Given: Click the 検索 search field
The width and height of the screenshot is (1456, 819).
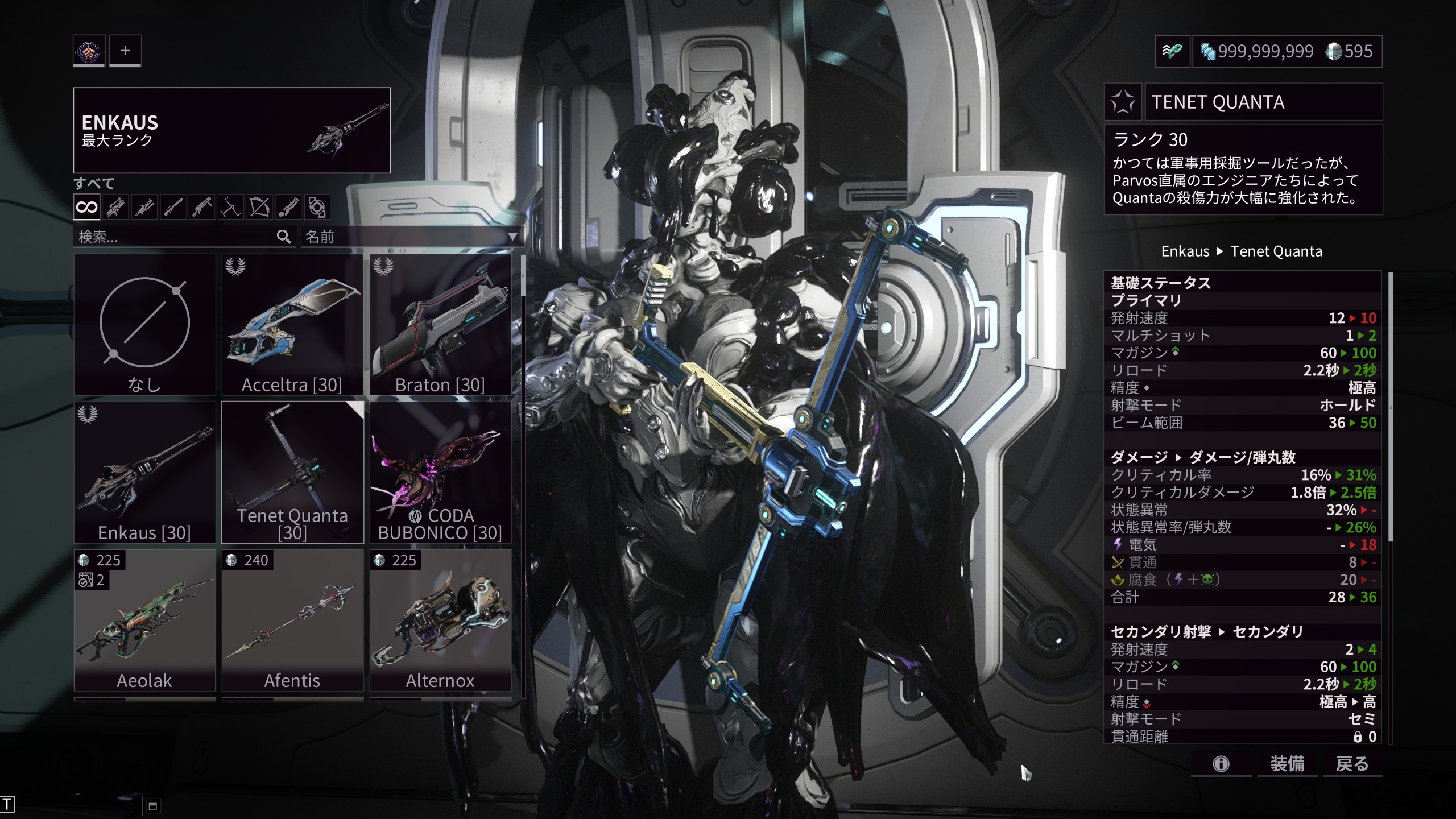Looking at the screenshot, I should click(x=176, y=237).
